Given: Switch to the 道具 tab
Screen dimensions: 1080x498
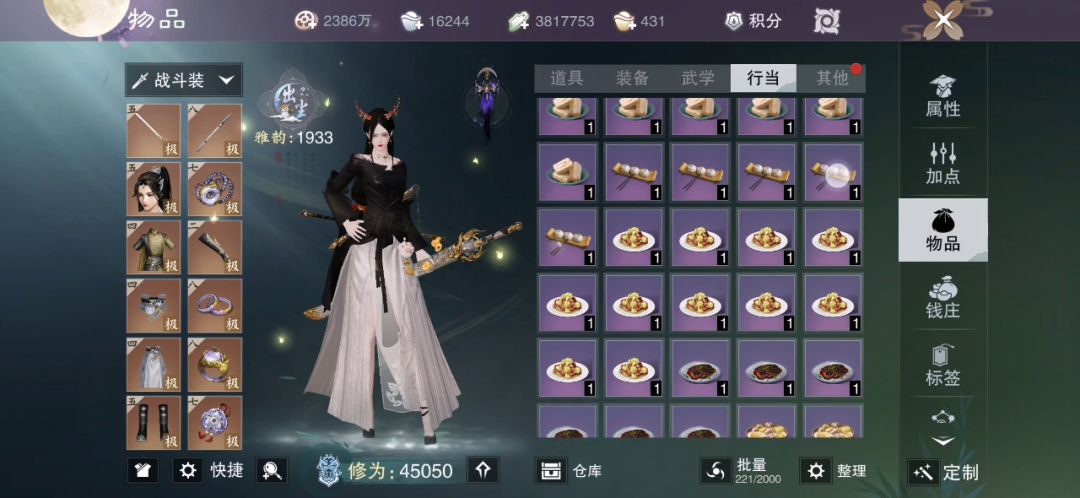Looking at the screenshot, I should pos(566,78).
